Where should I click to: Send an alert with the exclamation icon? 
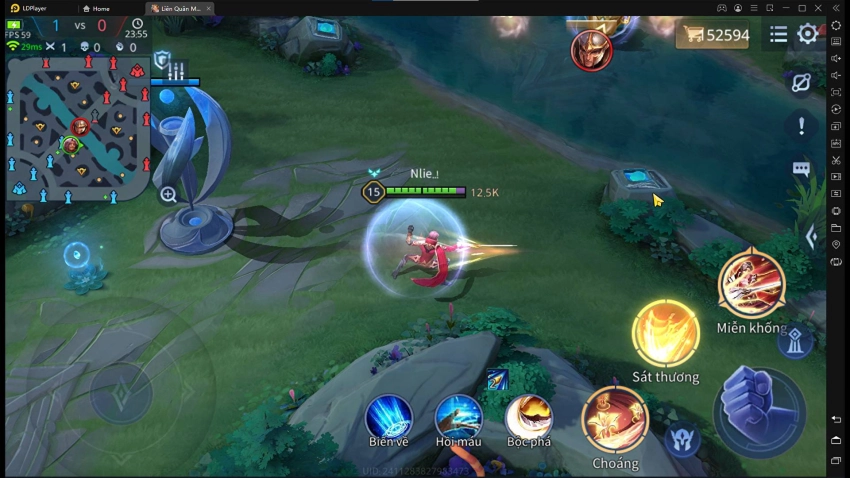click(801, 126)
